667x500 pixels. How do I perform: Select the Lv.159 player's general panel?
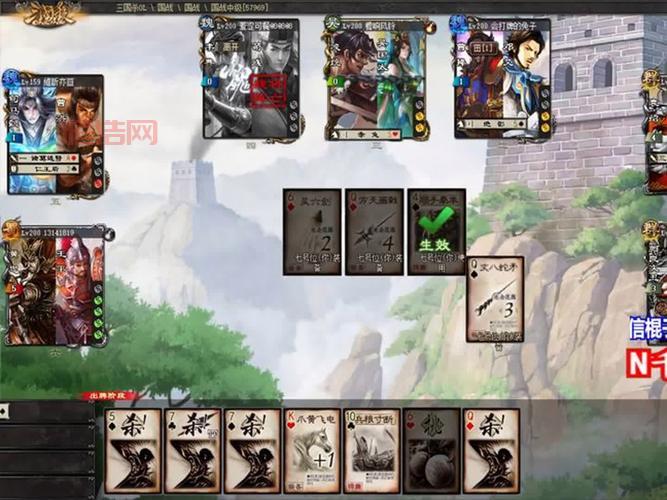coord(55,133)
